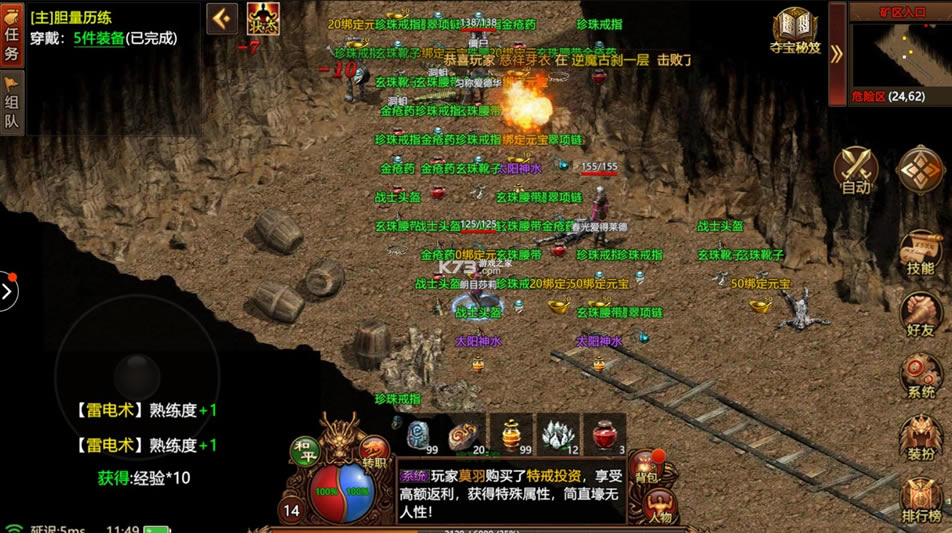Collapse the quest panel with the arrow button
Viewport: 952px width, 533px height.
click(x=222, y=18)
